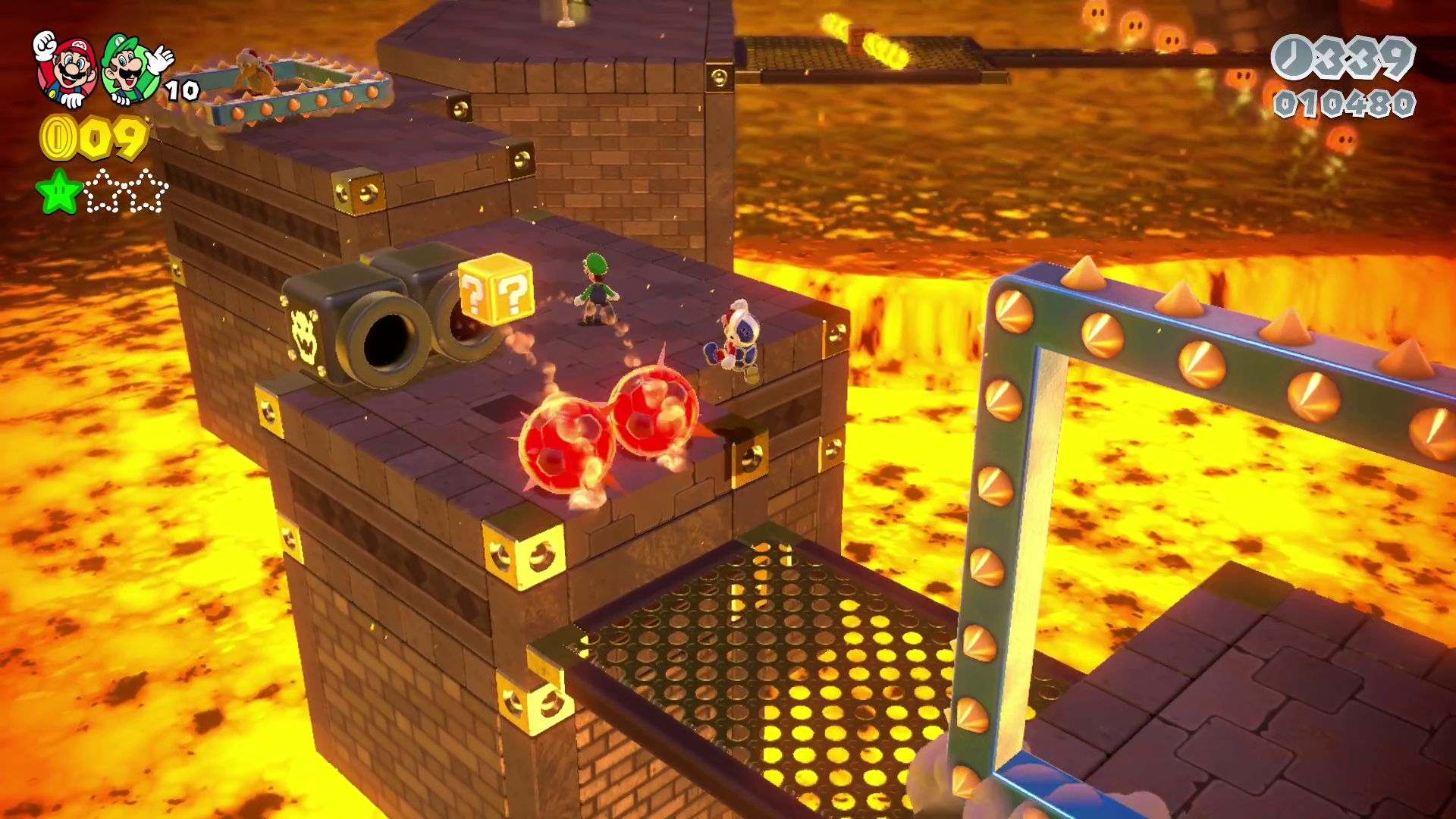
Task: Select Luigi's character portrait icon
Action: click(x=132, y=68)
